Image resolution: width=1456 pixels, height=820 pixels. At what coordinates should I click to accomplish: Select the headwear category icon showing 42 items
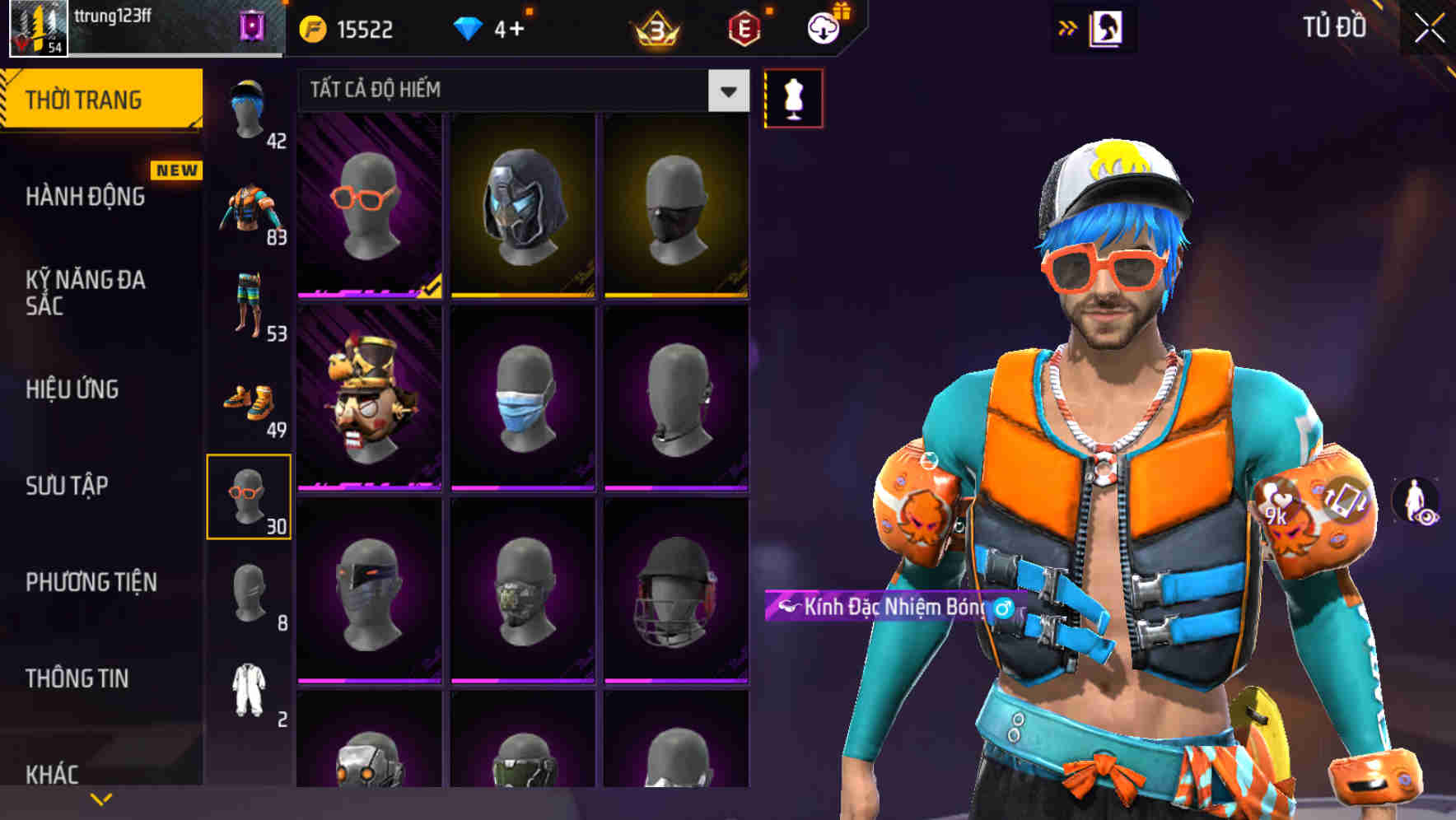[x=250, y=107]
